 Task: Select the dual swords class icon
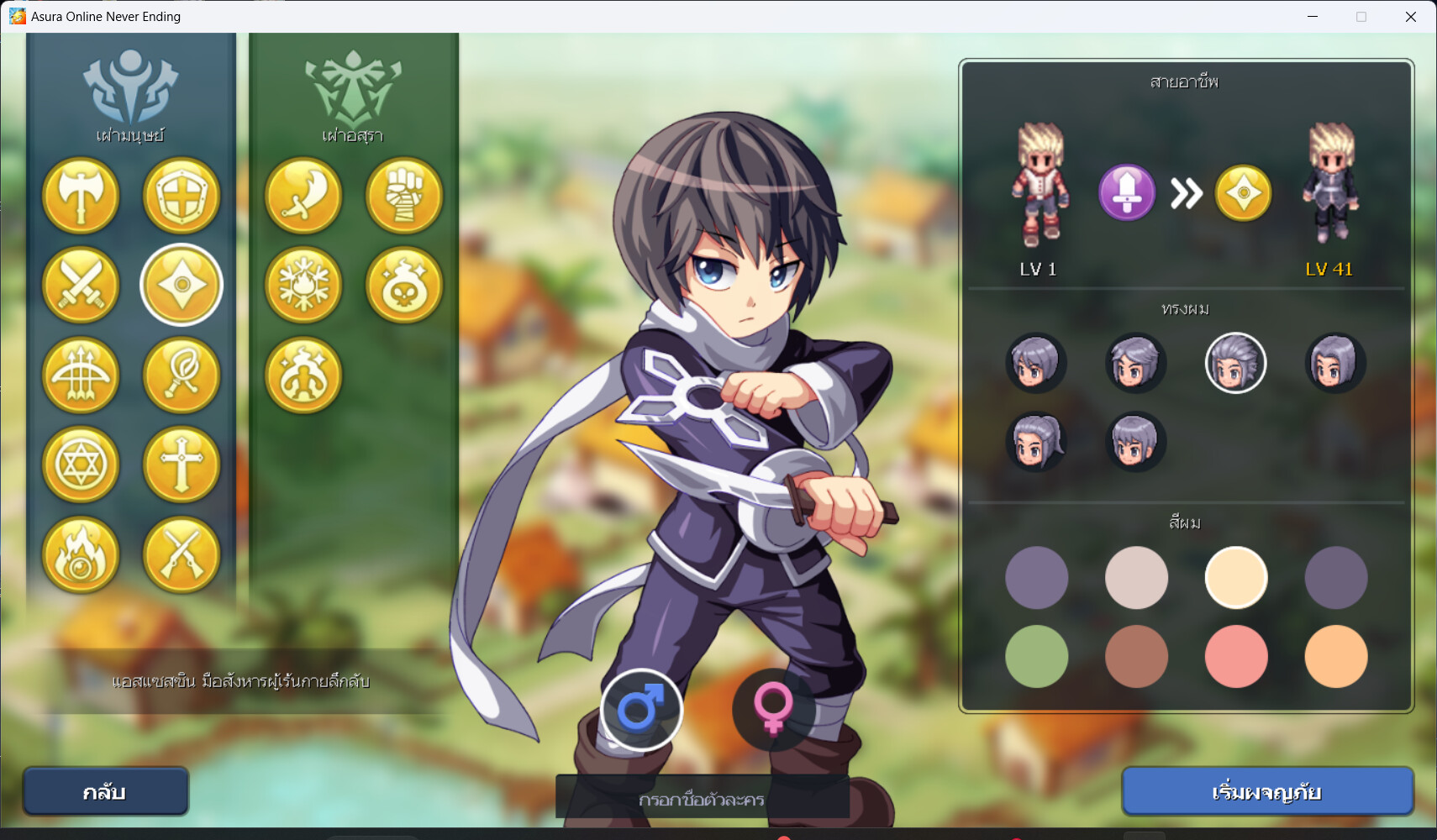82,286
